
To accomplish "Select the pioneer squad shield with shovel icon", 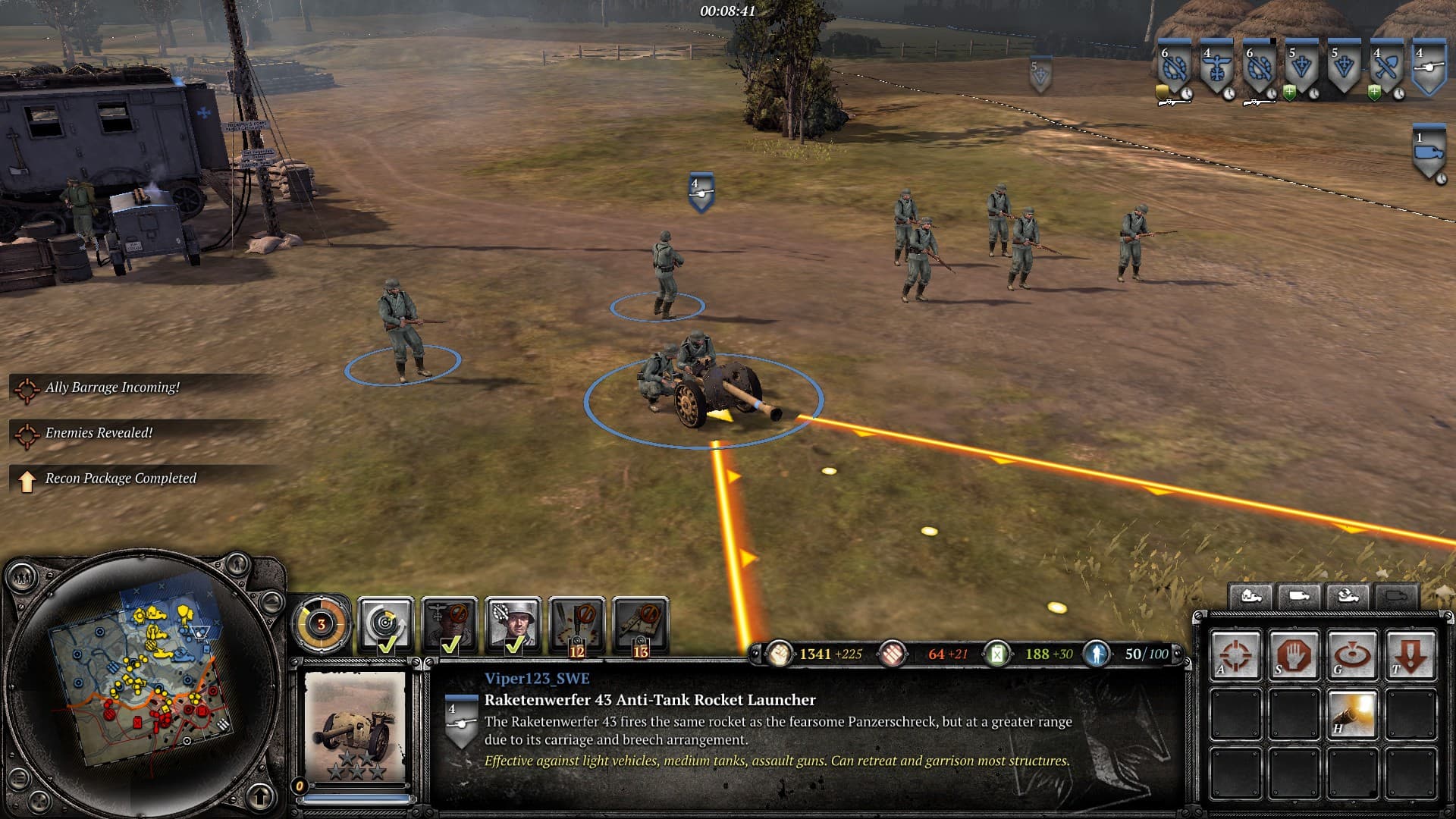I will tap(1386, 68).
